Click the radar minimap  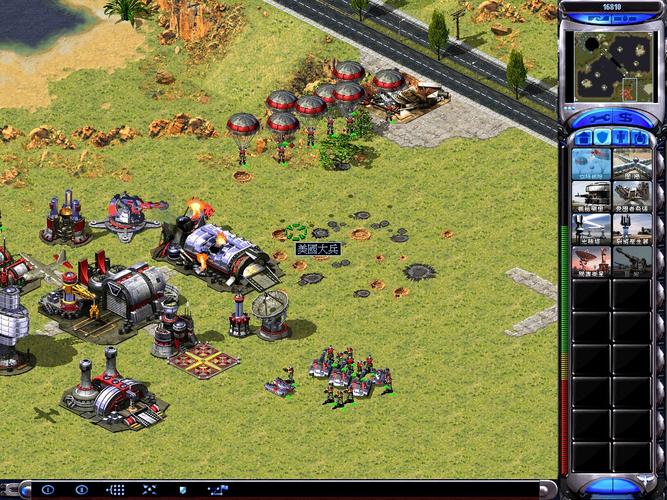(612, 60)
